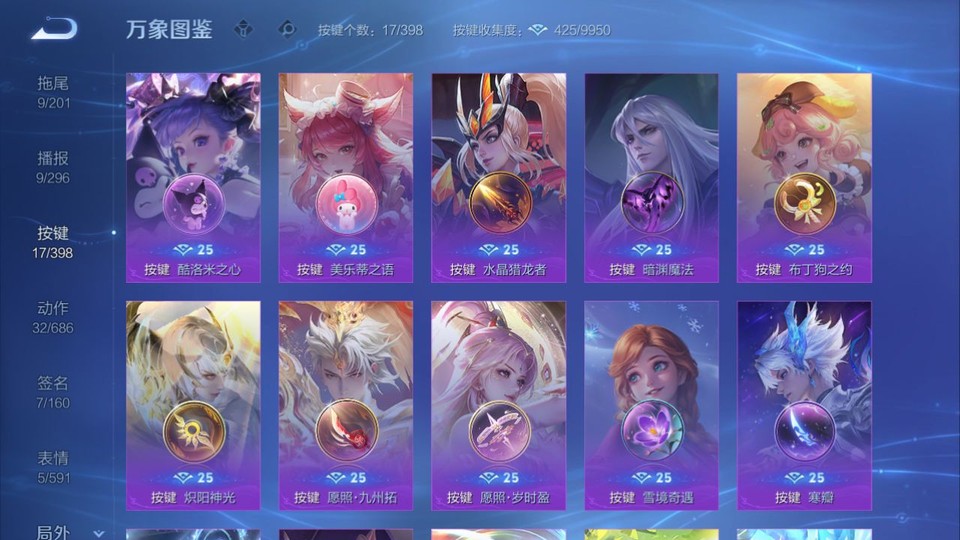Select the 酷洛米之心 button skin card

click(x=193, y=177)
